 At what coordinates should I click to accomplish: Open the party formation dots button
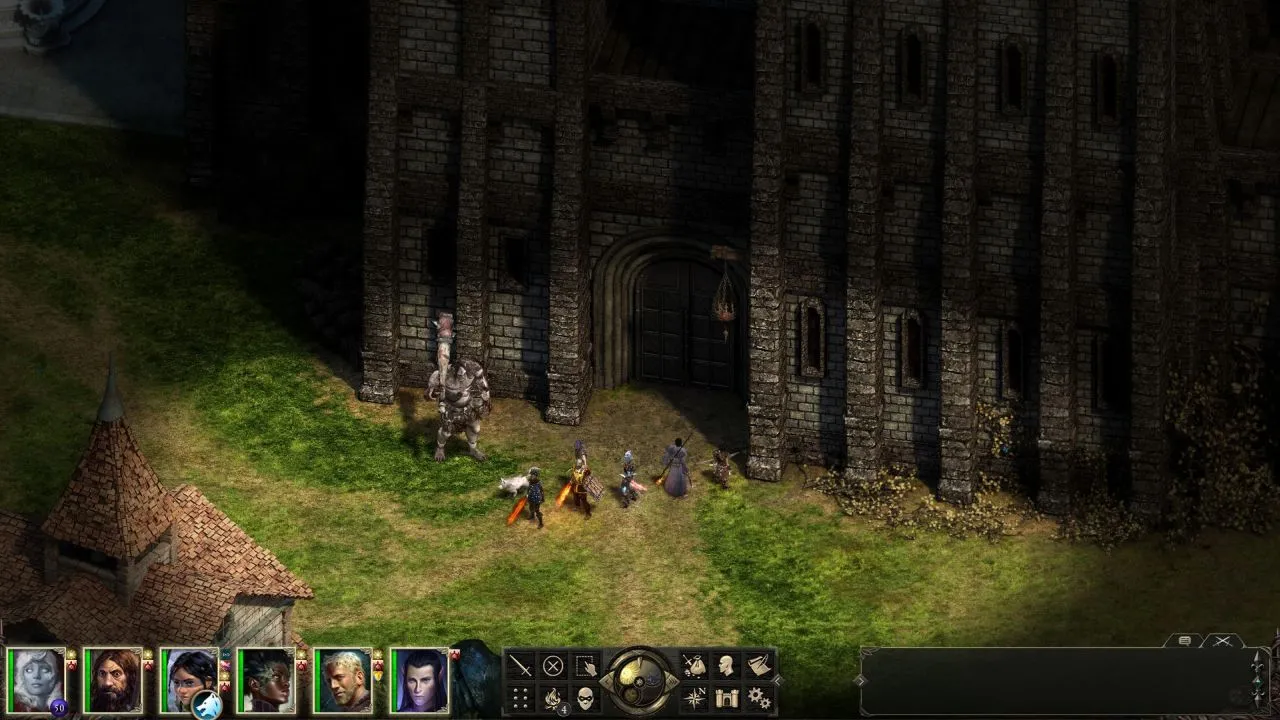pos(520,698)
